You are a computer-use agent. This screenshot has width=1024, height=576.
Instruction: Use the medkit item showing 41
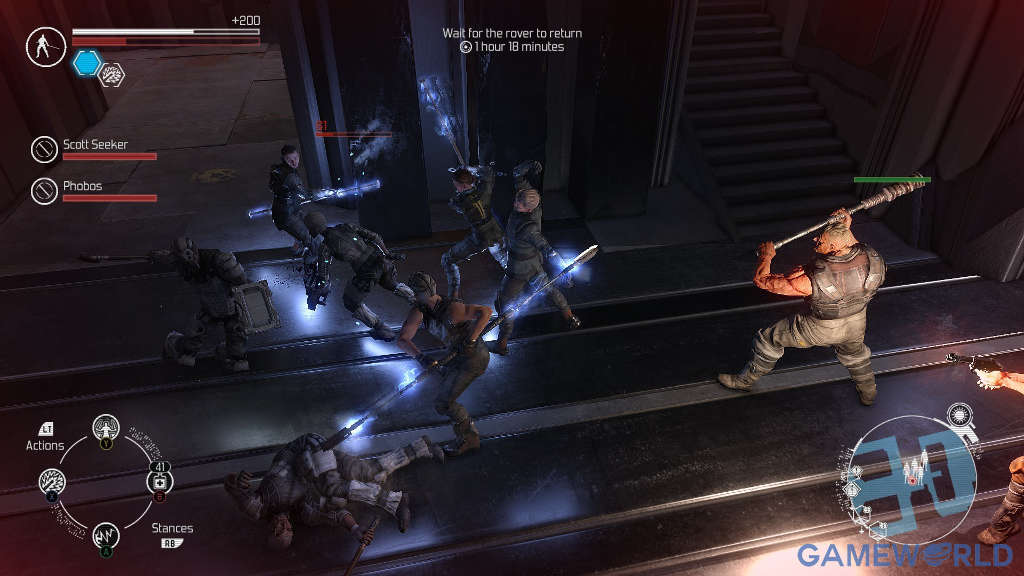(x=160, y=482)
